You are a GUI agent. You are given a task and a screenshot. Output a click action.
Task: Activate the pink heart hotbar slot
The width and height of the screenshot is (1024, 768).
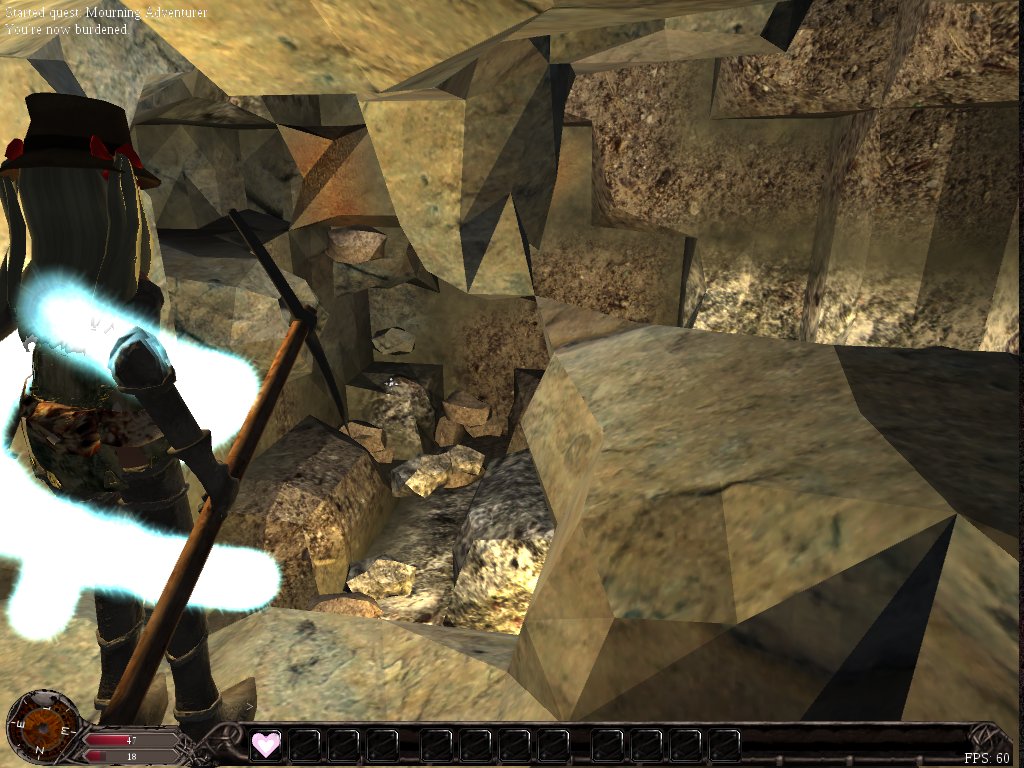point(266,745)
